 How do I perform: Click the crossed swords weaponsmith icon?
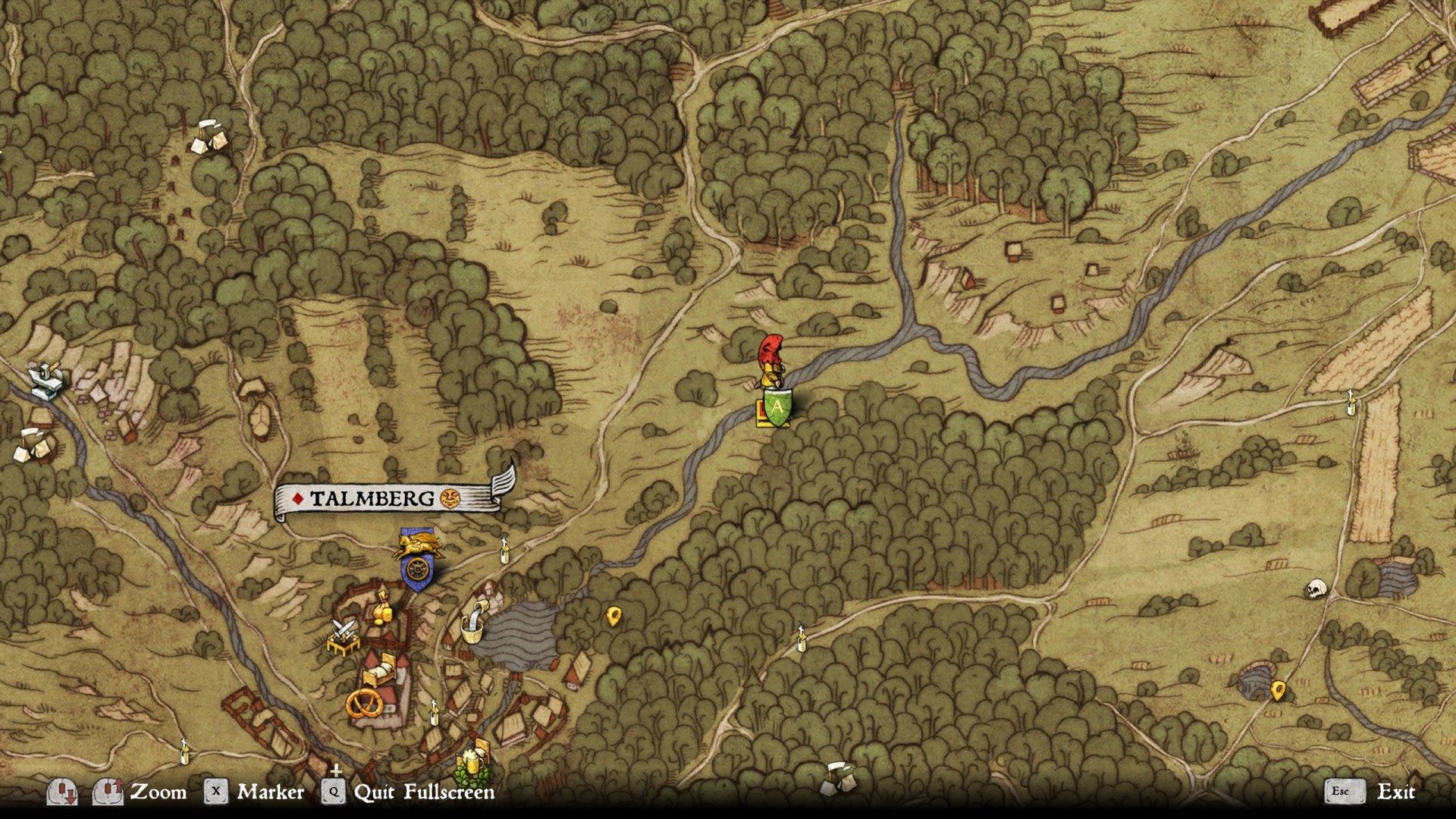coord(344,635)
